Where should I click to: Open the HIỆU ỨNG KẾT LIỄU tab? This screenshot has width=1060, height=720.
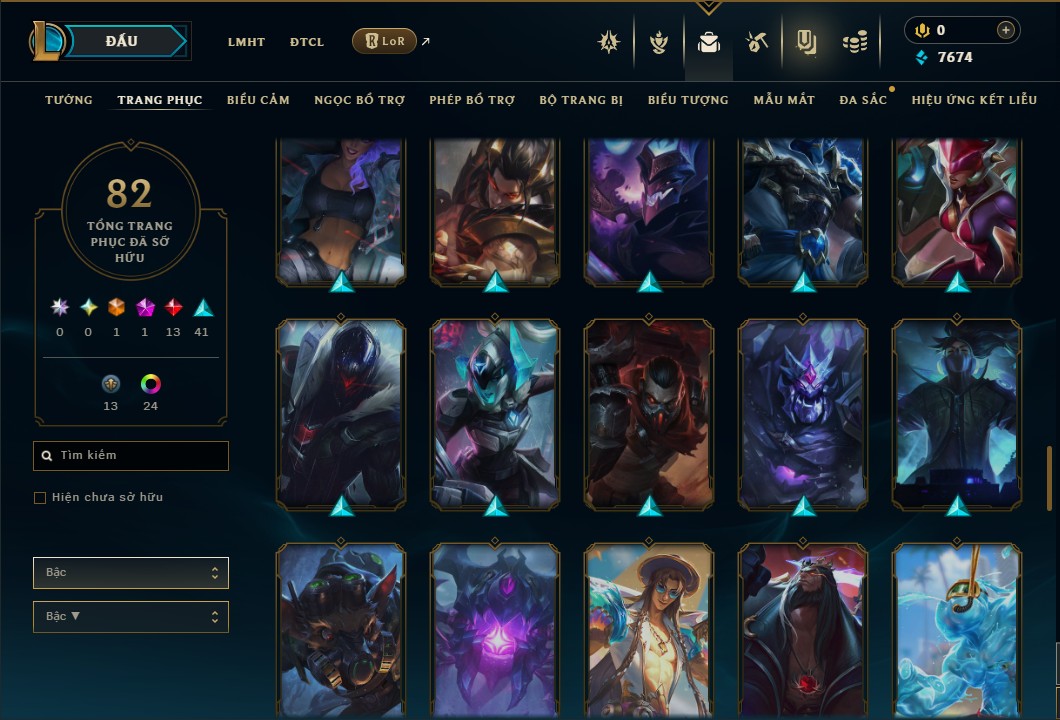(x=974, y=100)
